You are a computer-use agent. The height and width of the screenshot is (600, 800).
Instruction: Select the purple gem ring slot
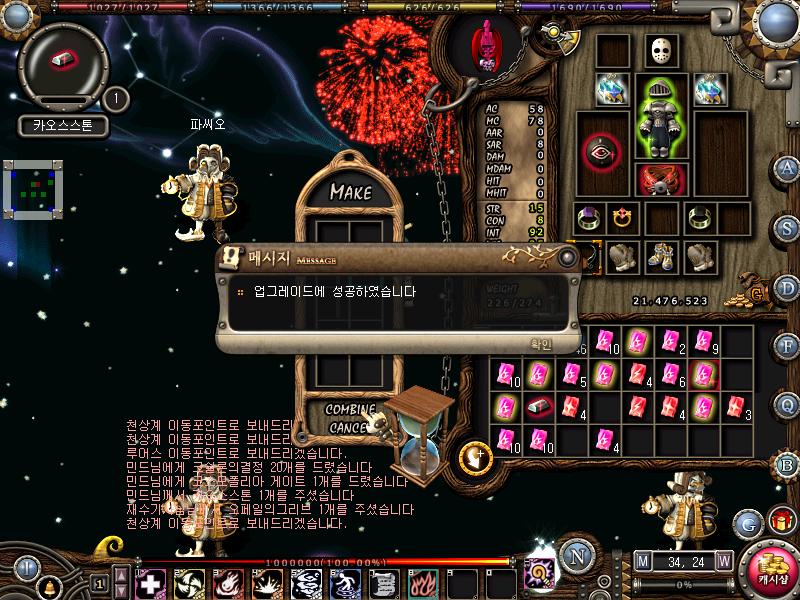click(x=587, y=217)
